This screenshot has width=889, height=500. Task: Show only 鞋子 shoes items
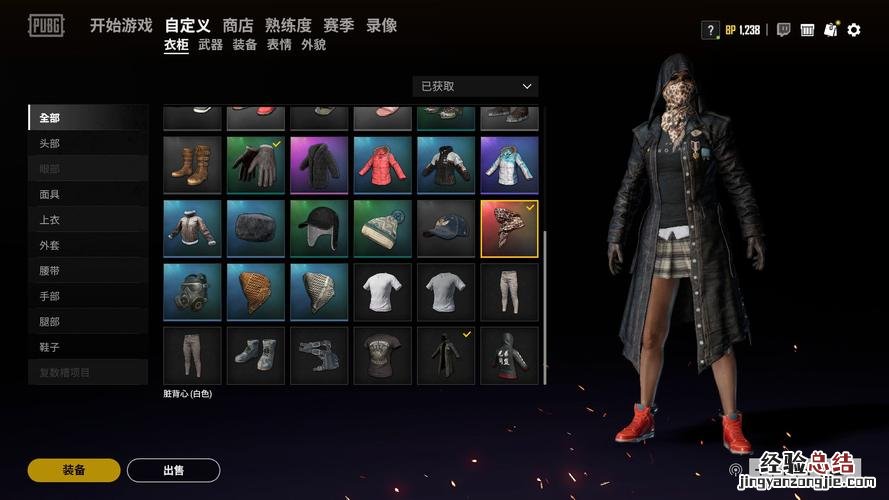tap(49, 347)
